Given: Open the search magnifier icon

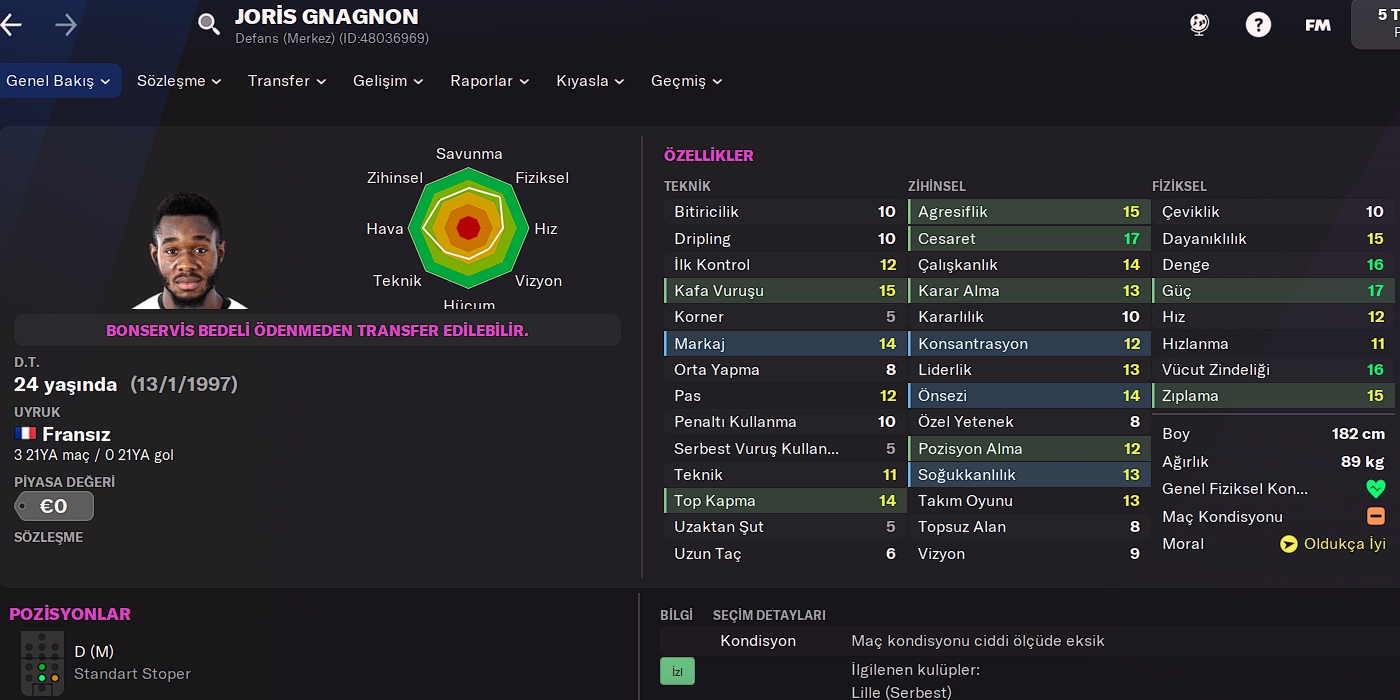Looking at the screenshot, I should click(x=208, y=24).
